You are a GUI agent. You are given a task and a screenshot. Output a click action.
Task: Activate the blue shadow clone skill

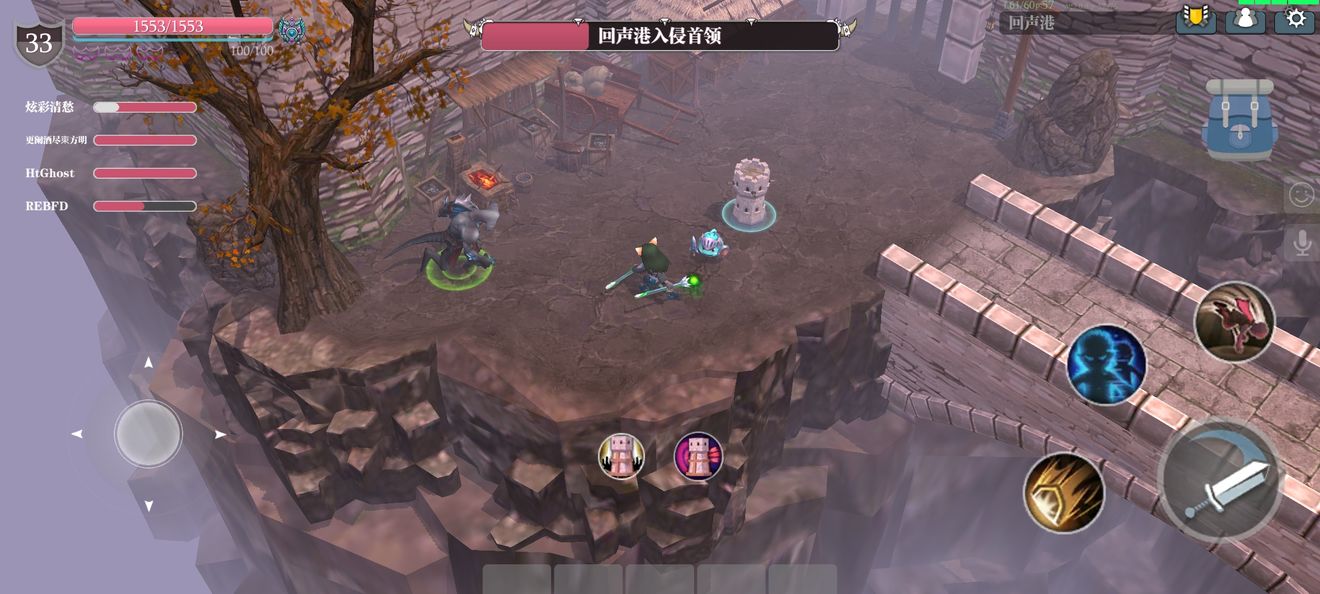coord(1106,364)
